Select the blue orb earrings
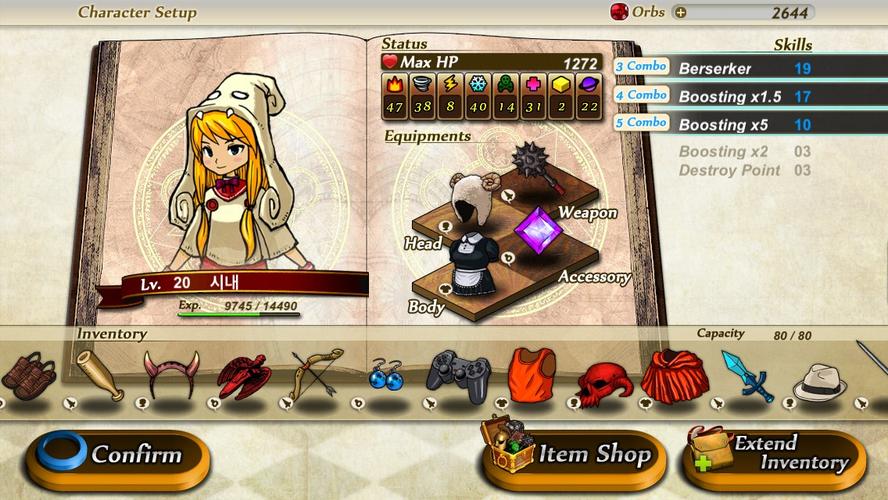The image size is (888, 500). pyautogui.click(x=385, y=376)
